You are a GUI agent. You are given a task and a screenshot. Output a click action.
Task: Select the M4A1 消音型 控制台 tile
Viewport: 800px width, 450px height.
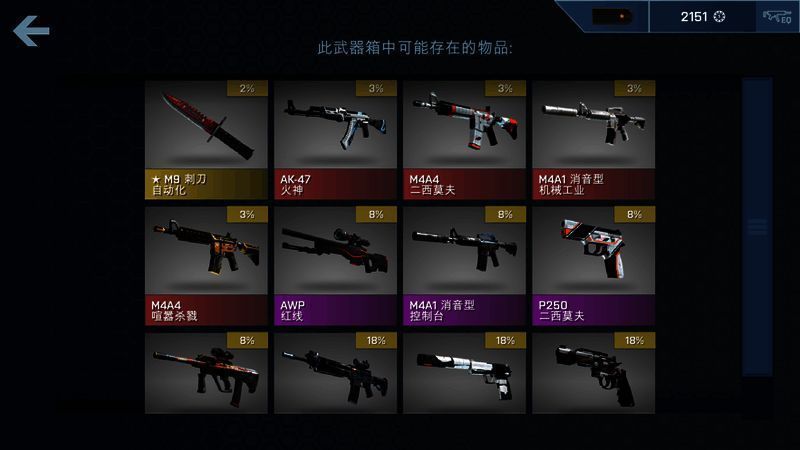pyautogui.click(x=464, y=264)
